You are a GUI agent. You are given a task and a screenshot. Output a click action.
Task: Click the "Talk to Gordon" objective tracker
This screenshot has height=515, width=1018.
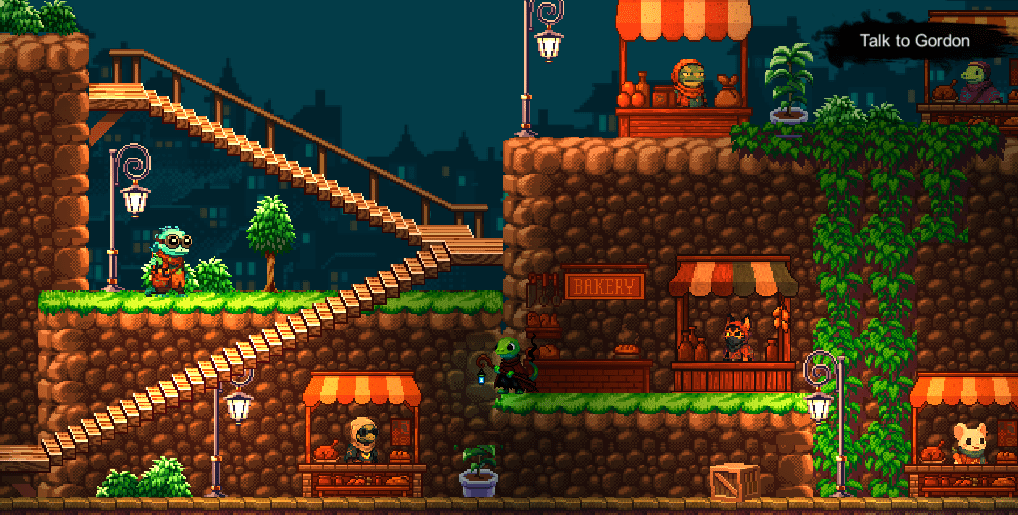tap(914, 41)
